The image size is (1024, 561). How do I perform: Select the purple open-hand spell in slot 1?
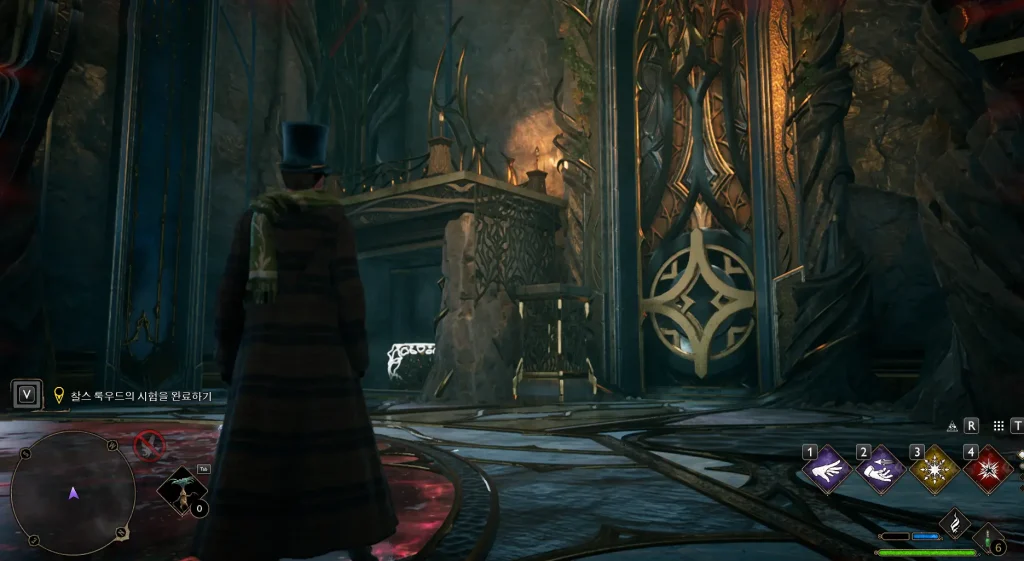tap(826, 469)
